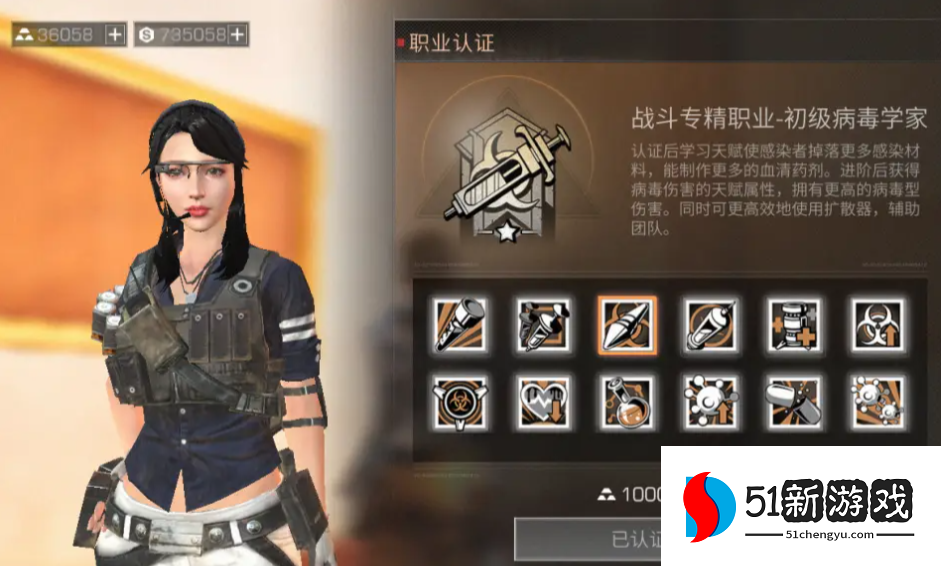Select the single test tube talent icon

click(x=460, y=324)
